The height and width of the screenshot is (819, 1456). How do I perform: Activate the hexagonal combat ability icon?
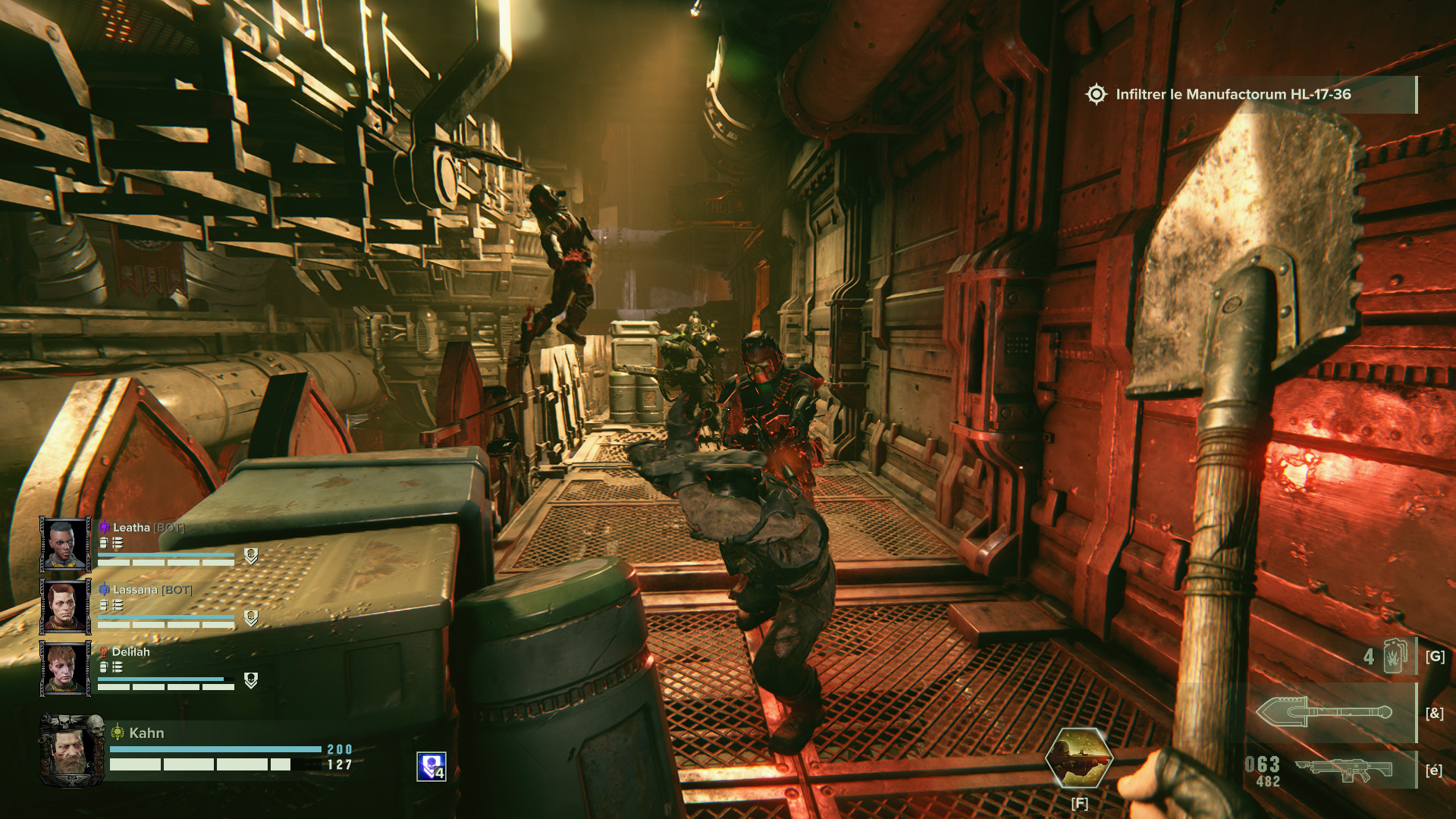[1079, 757]
